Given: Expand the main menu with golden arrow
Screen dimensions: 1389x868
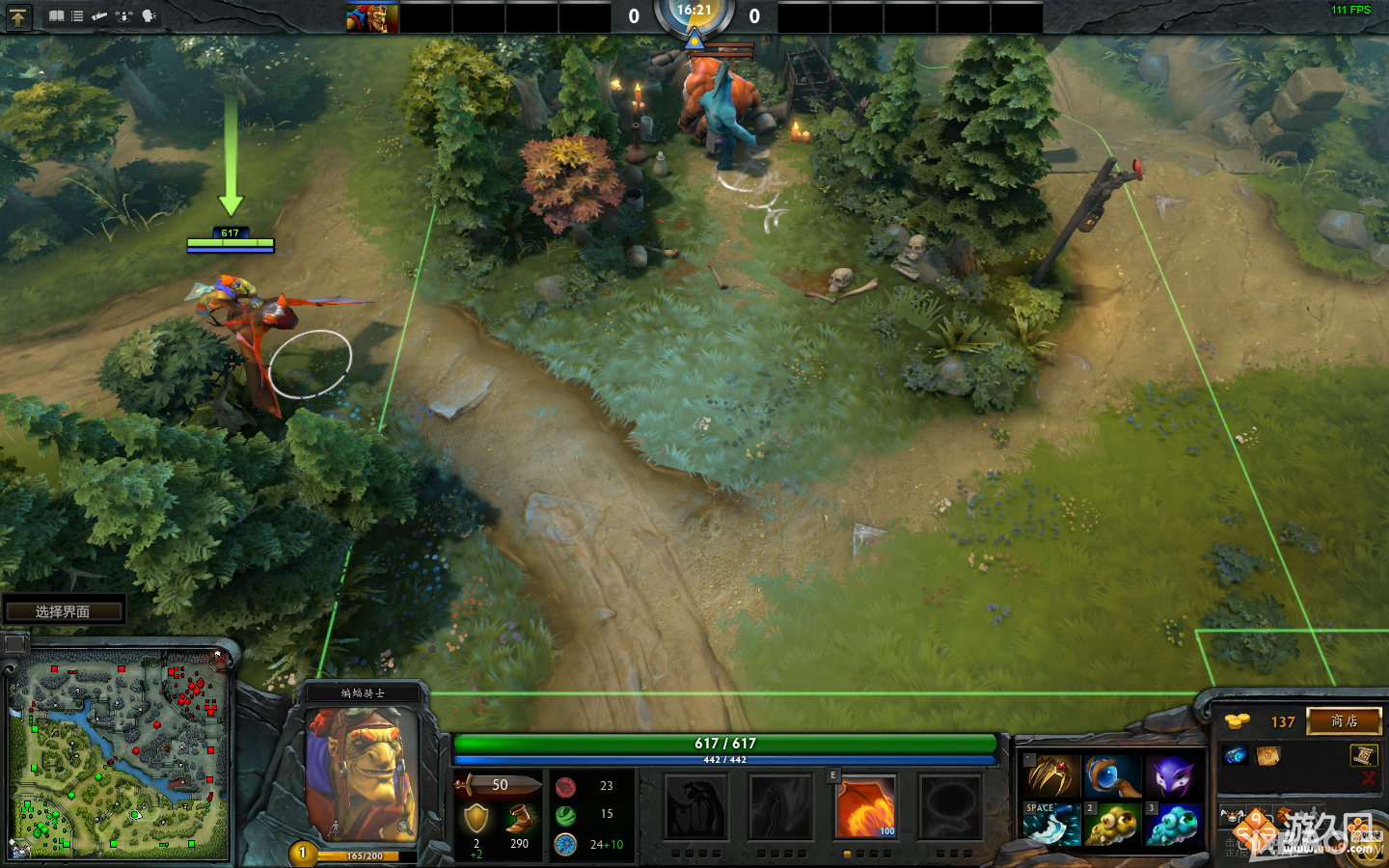Looking at the screenshot, I should [x=19, y=16].
